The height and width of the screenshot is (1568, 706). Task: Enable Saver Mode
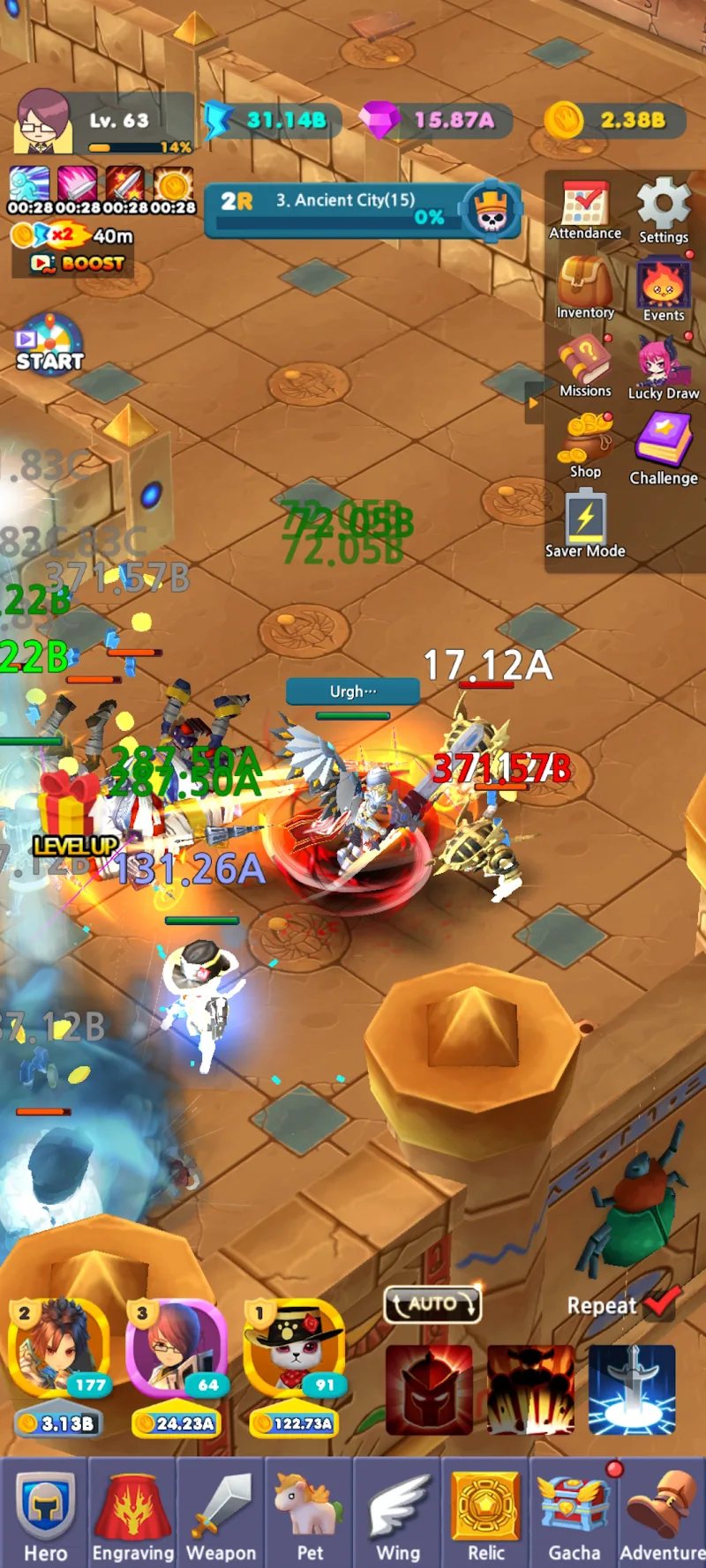click(585, 525)
